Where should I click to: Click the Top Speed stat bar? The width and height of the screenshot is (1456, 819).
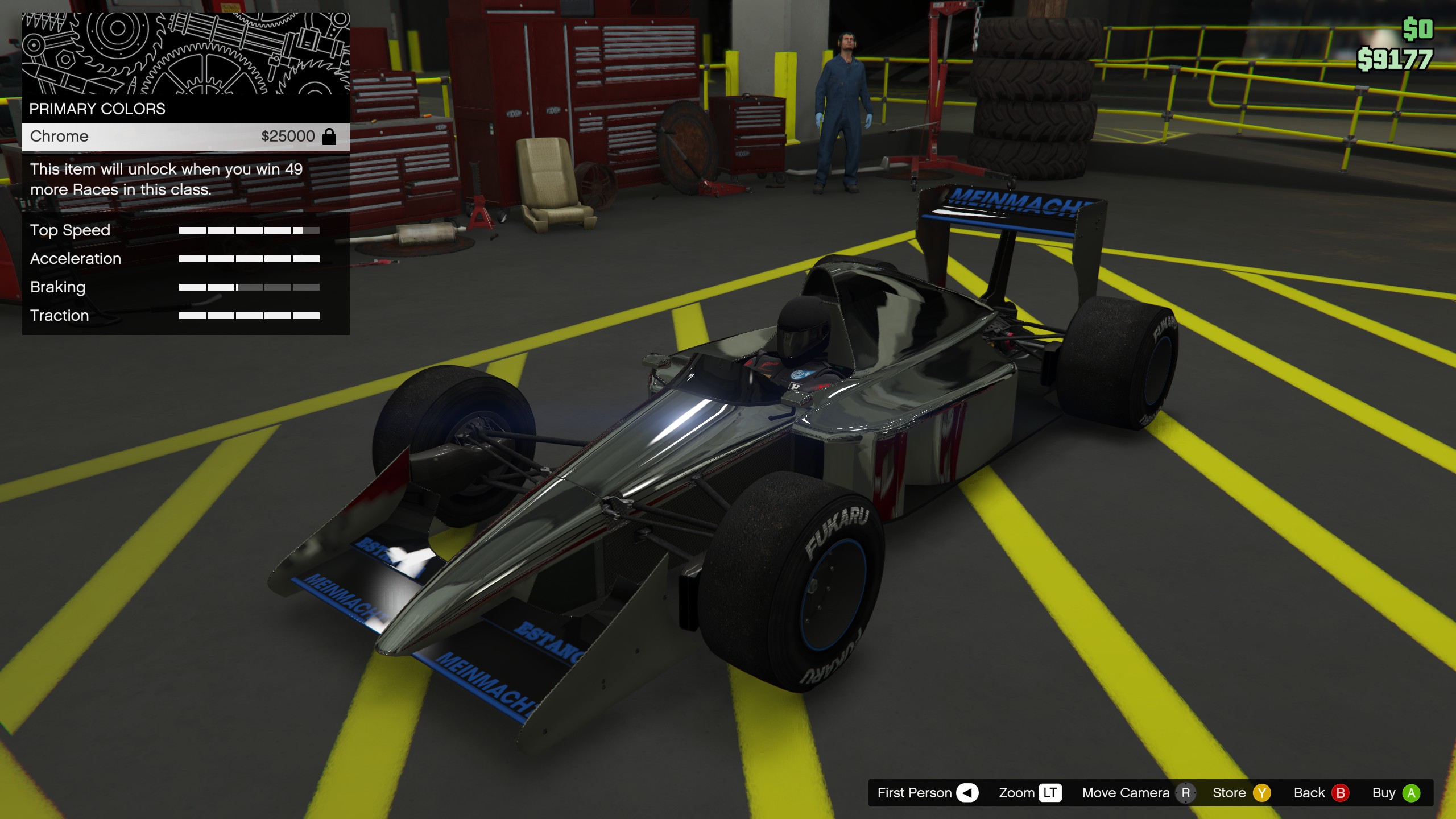coord(249,231)
